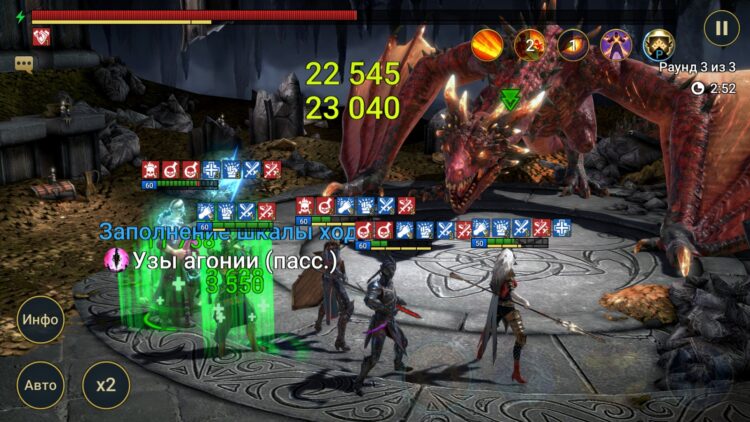Inspect the dragon eye skill with cooldown 1
Image resolution: width=750 pixels, height=422 pixels.
pos(573,44)
